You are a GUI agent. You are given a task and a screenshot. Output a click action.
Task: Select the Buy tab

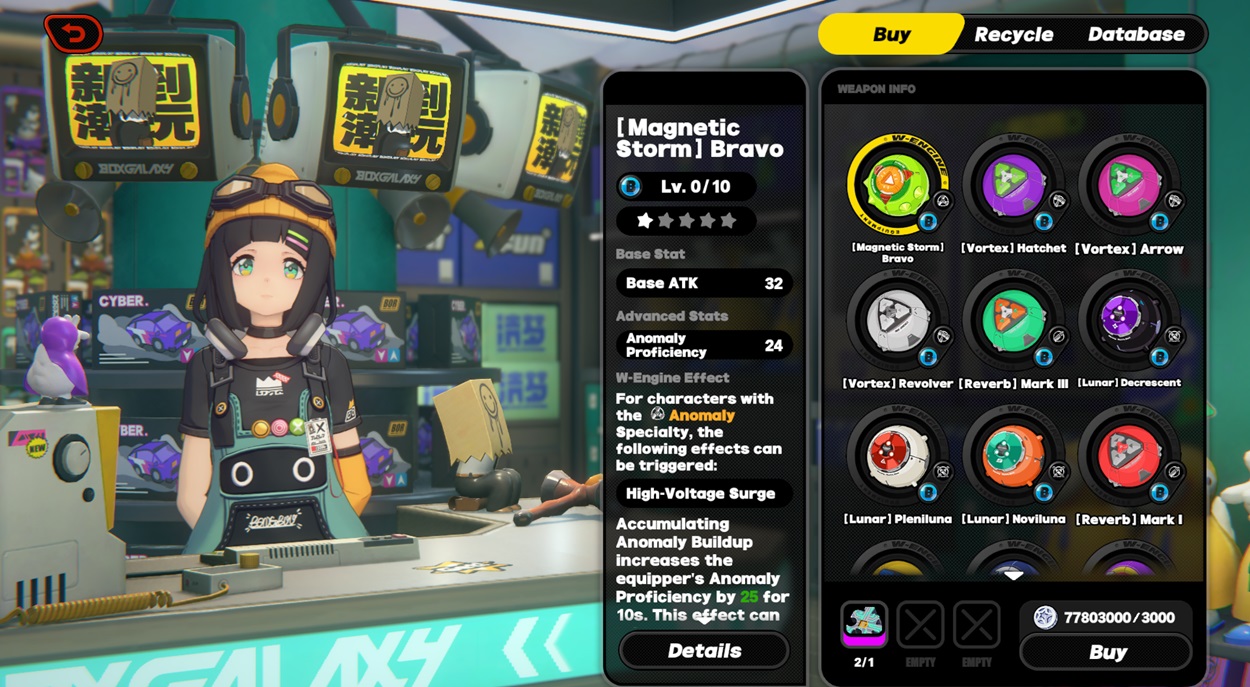(x=891, y=34)
